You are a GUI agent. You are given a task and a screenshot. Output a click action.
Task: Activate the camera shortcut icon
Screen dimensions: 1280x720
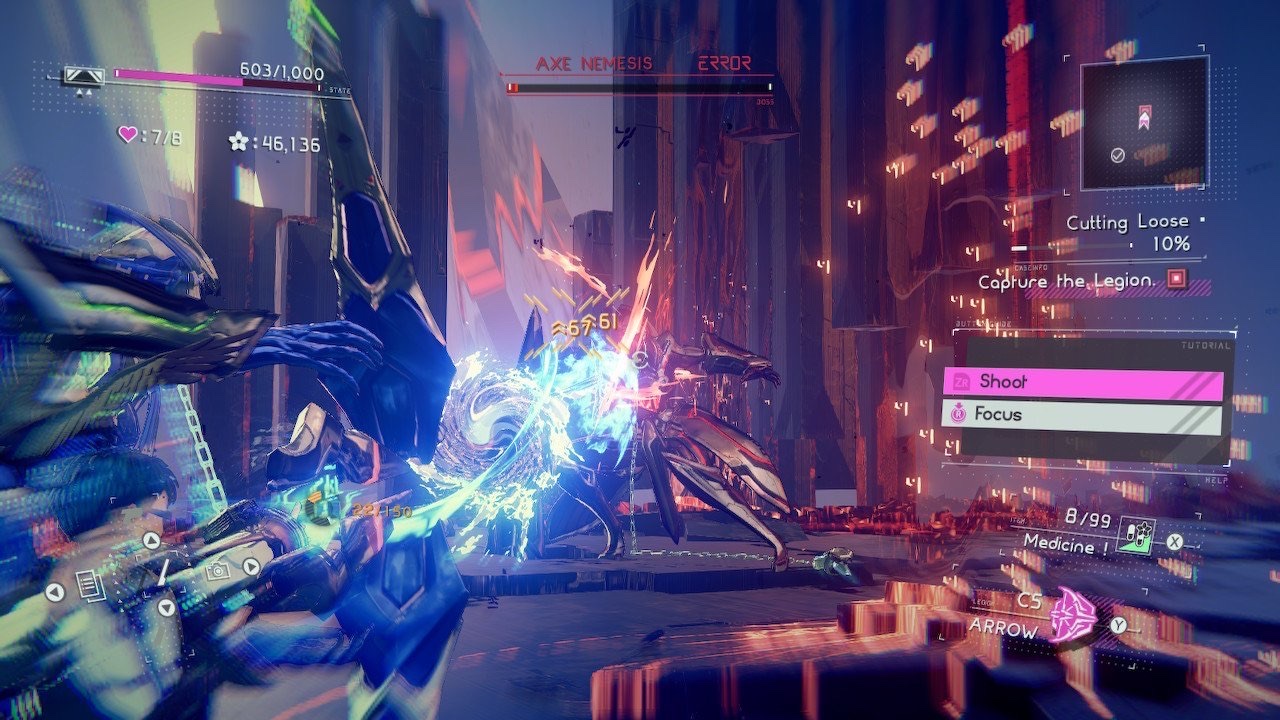coord(215,571)
